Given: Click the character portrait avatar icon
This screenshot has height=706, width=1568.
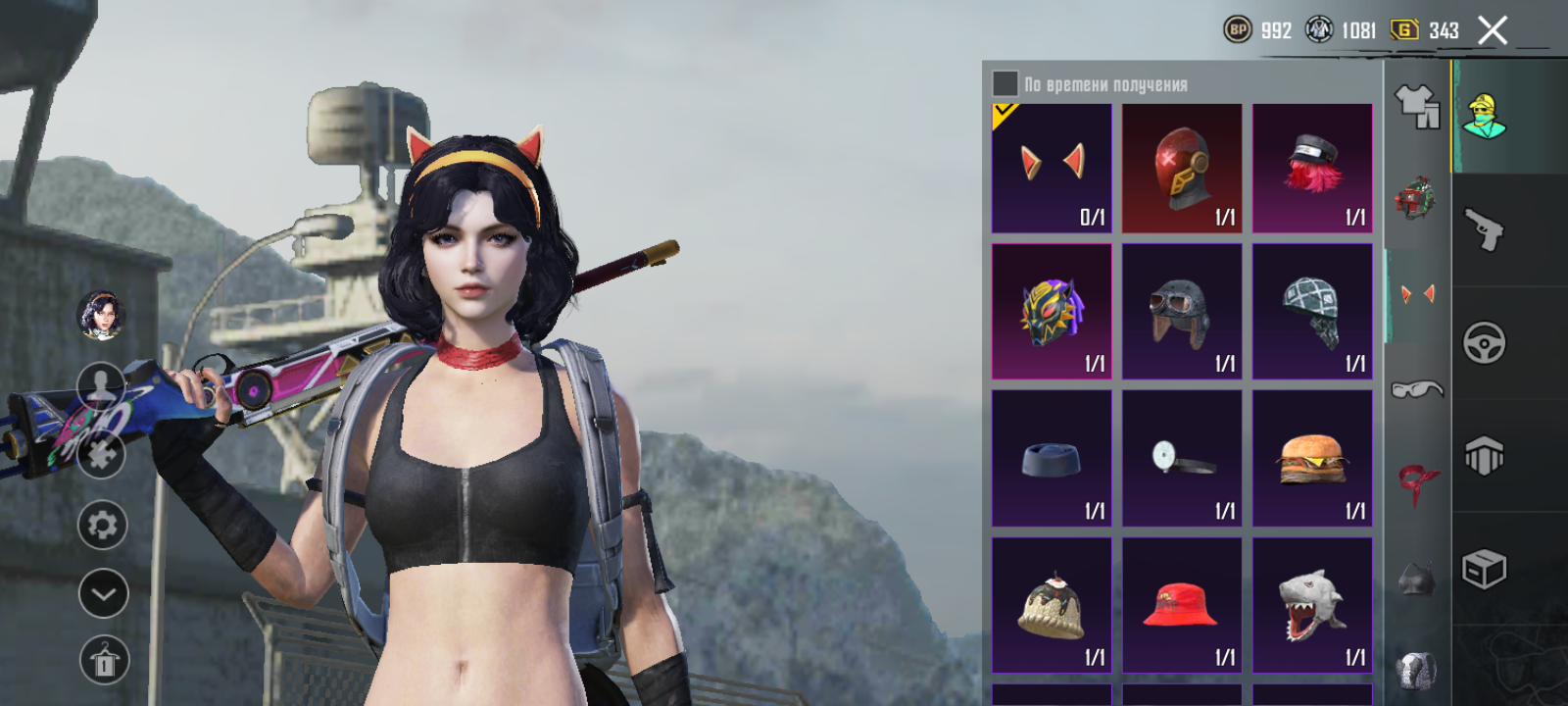Looking at the screenshot, I should coord(102,316).
